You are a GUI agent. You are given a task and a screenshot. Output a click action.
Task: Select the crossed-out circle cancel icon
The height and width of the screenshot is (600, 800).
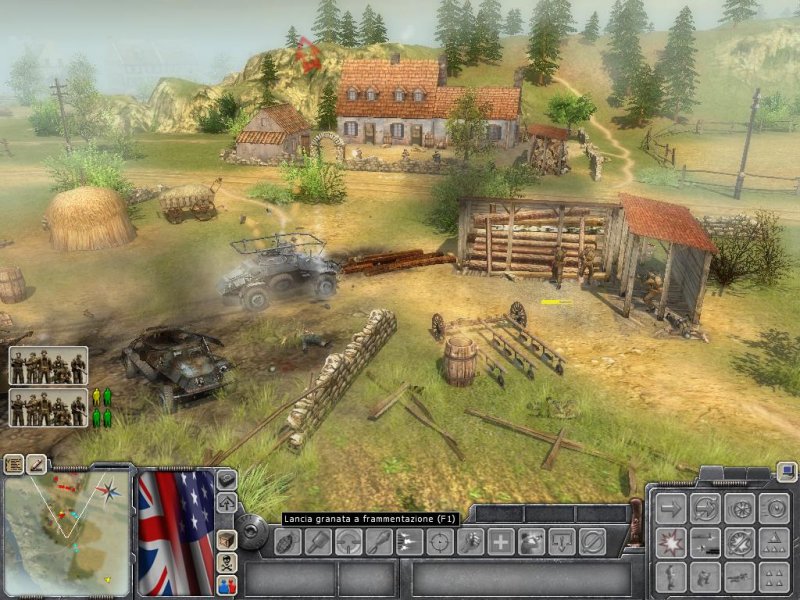[x=591, y=542]
